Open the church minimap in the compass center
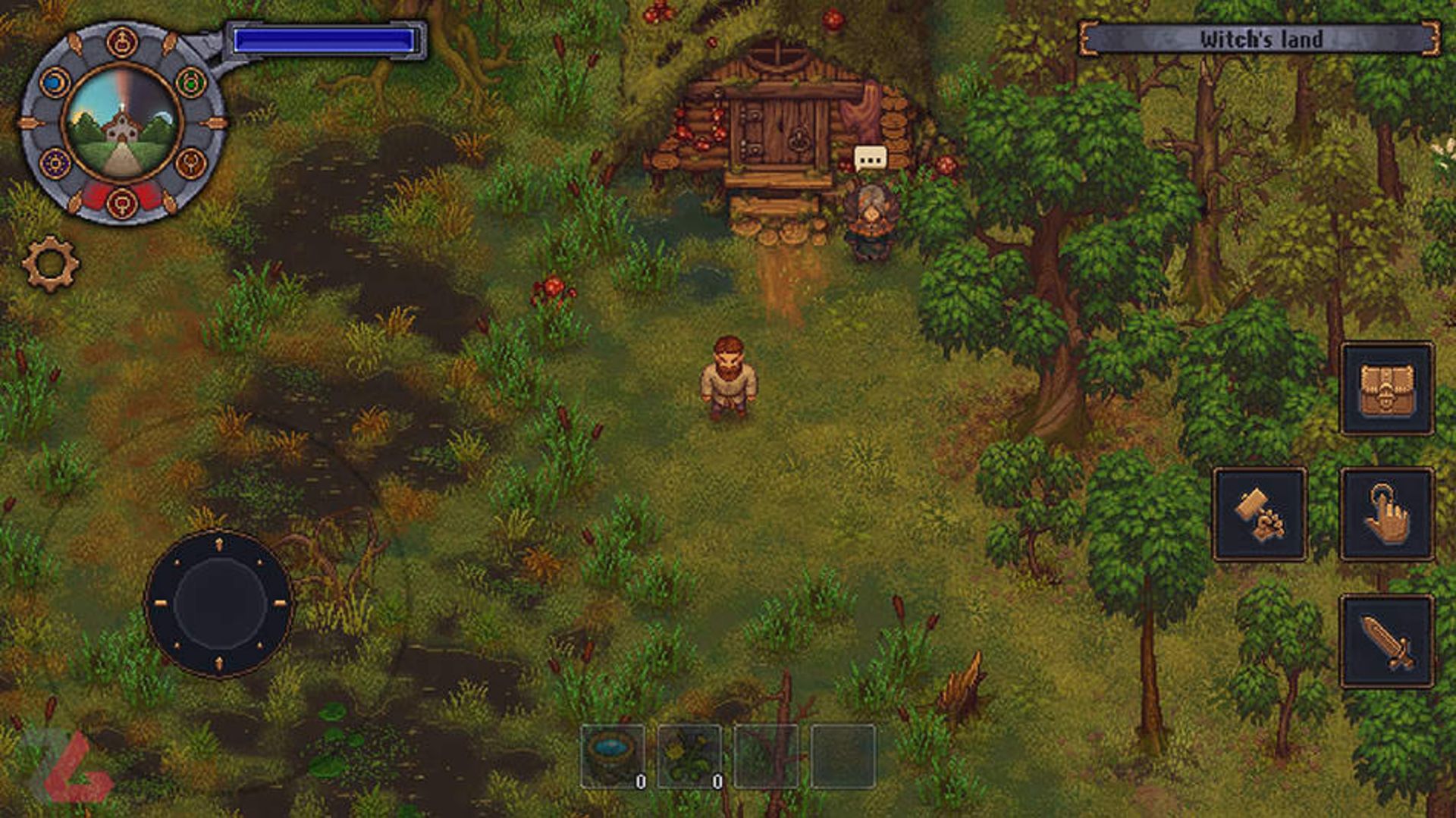 coord(120,123)
